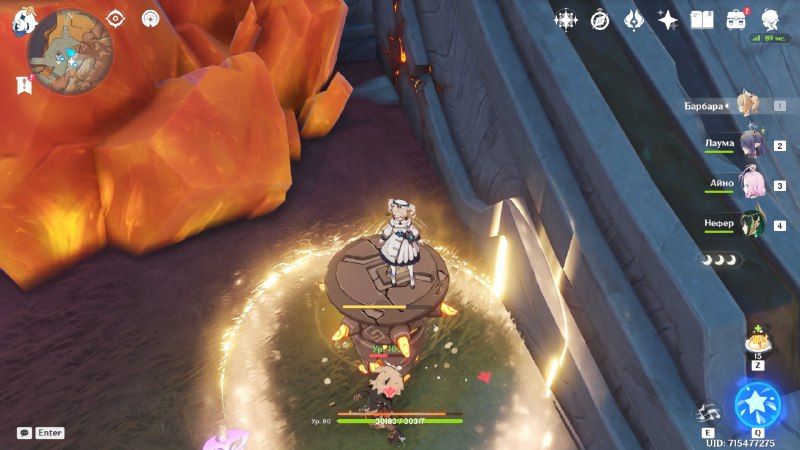Cast the blue Elemental Burst

coord(757,403)
